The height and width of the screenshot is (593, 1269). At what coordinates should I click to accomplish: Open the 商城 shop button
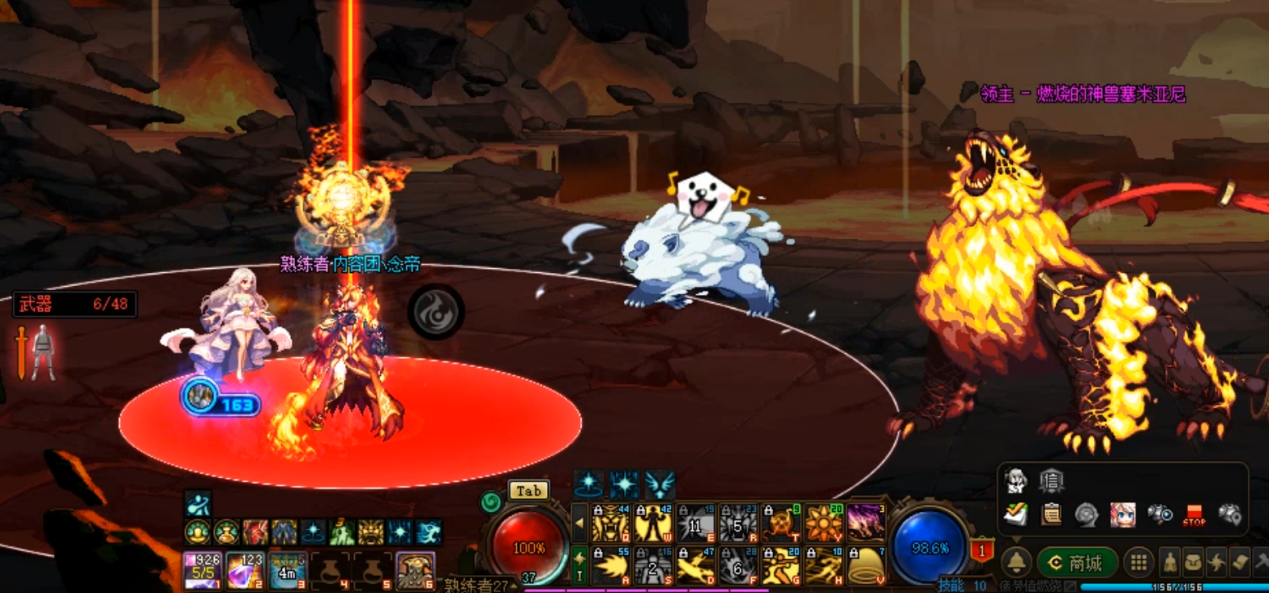click(x=1076, y=562)
